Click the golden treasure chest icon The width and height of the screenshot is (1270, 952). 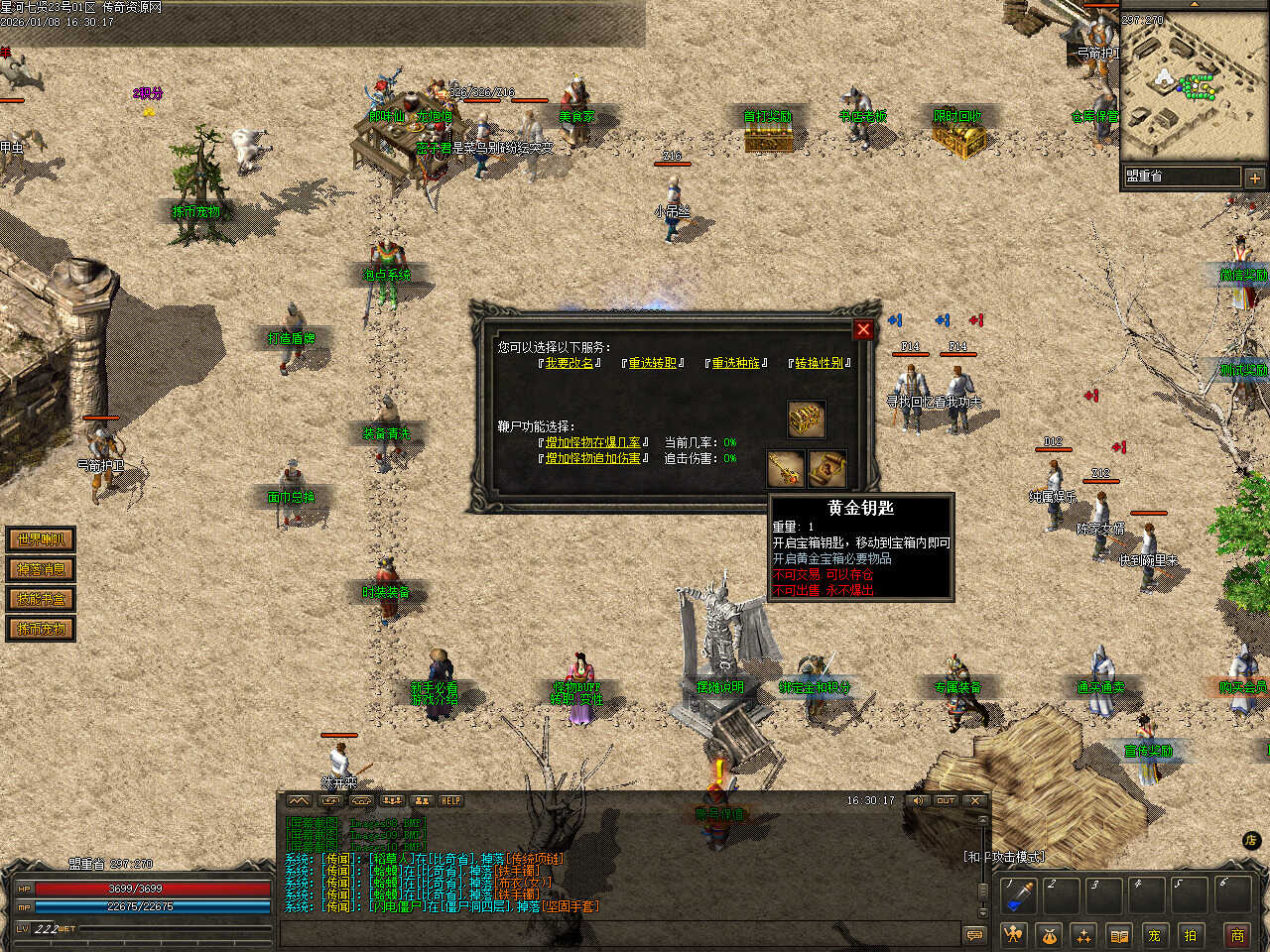coord(807,419)
